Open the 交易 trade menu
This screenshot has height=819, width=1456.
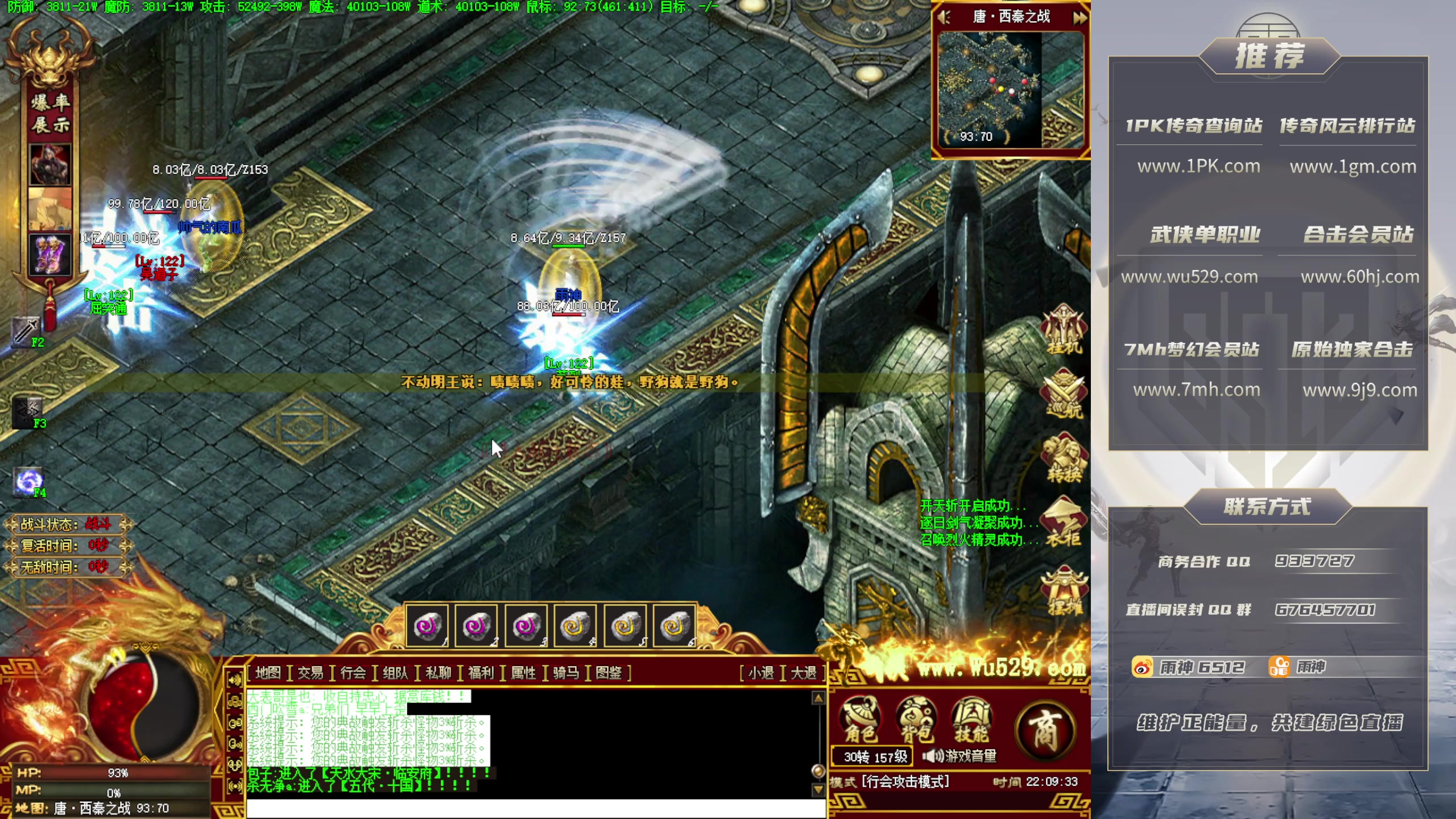311,673
